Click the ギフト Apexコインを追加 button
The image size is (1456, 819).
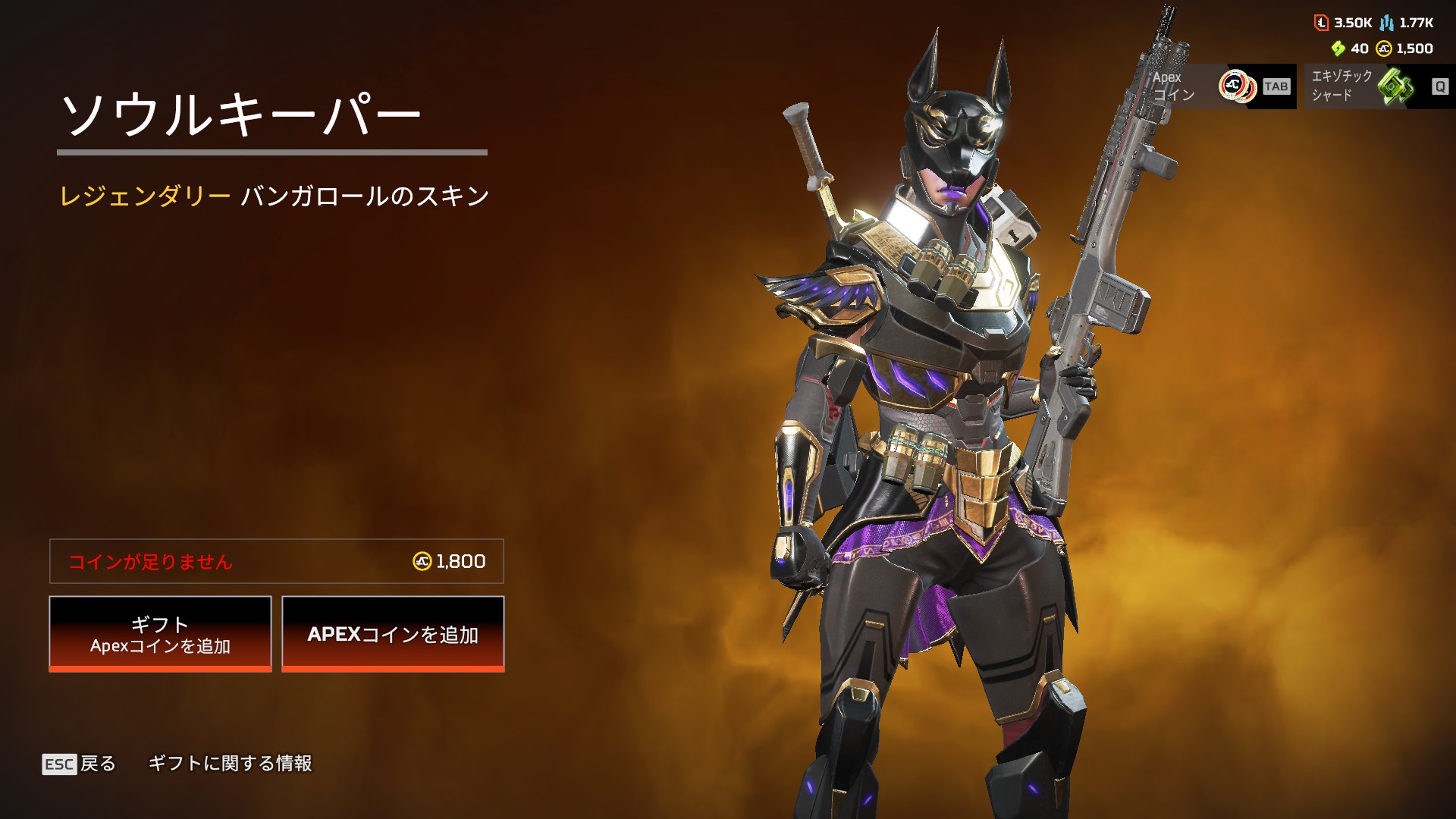pyautogui.click(x=160, y=634)
